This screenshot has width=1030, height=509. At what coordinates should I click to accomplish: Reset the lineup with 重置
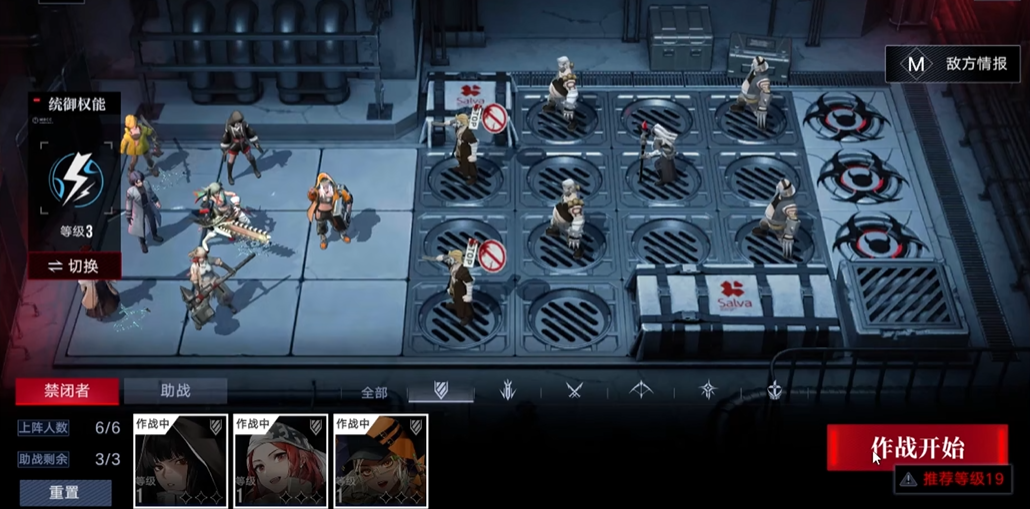click(x=66, y=492)
